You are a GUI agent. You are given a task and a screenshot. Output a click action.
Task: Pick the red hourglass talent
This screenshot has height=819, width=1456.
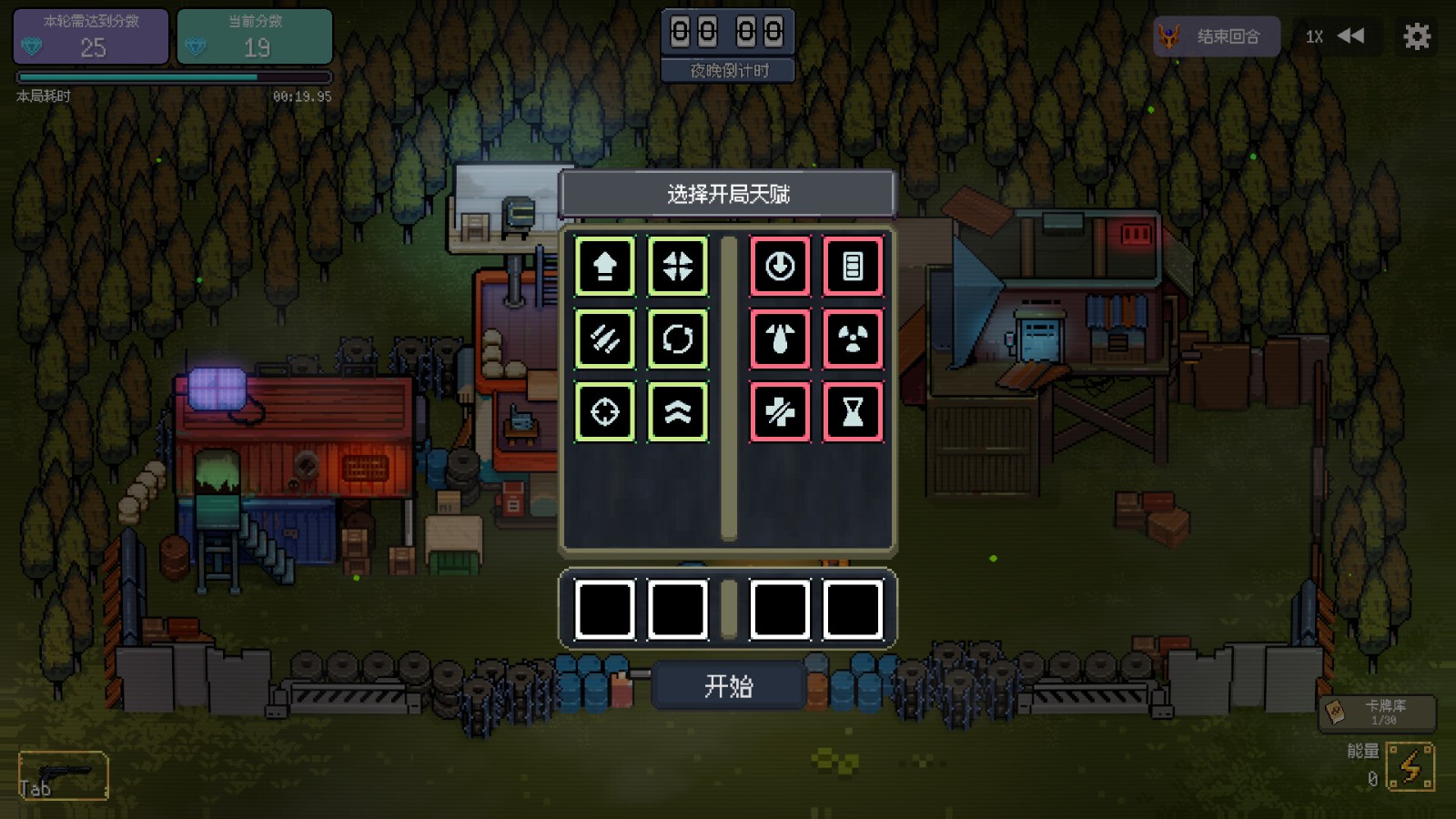pos(853,411)
